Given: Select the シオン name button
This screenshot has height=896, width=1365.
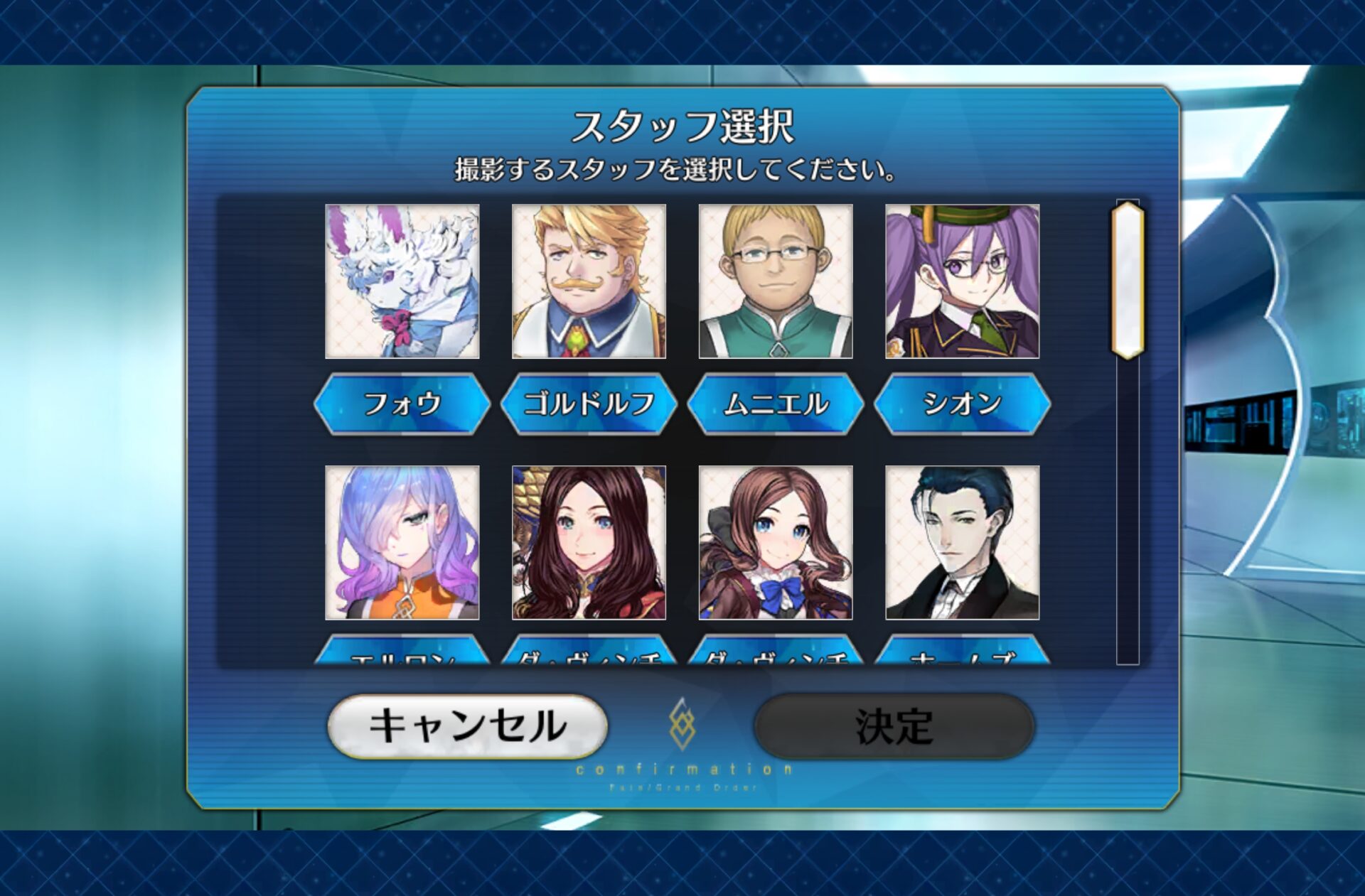Looking at the screenshot, I should point(962,404).
